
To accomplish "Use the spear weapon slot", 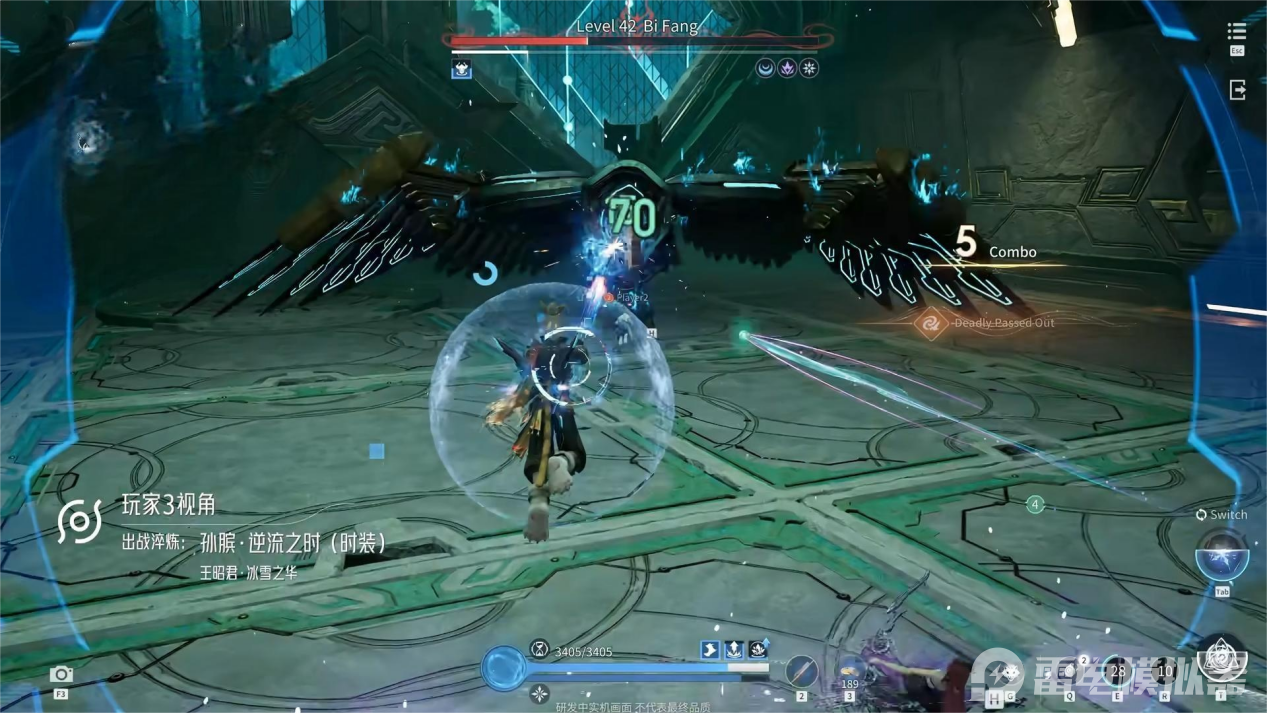I will (x=801, y=670).
